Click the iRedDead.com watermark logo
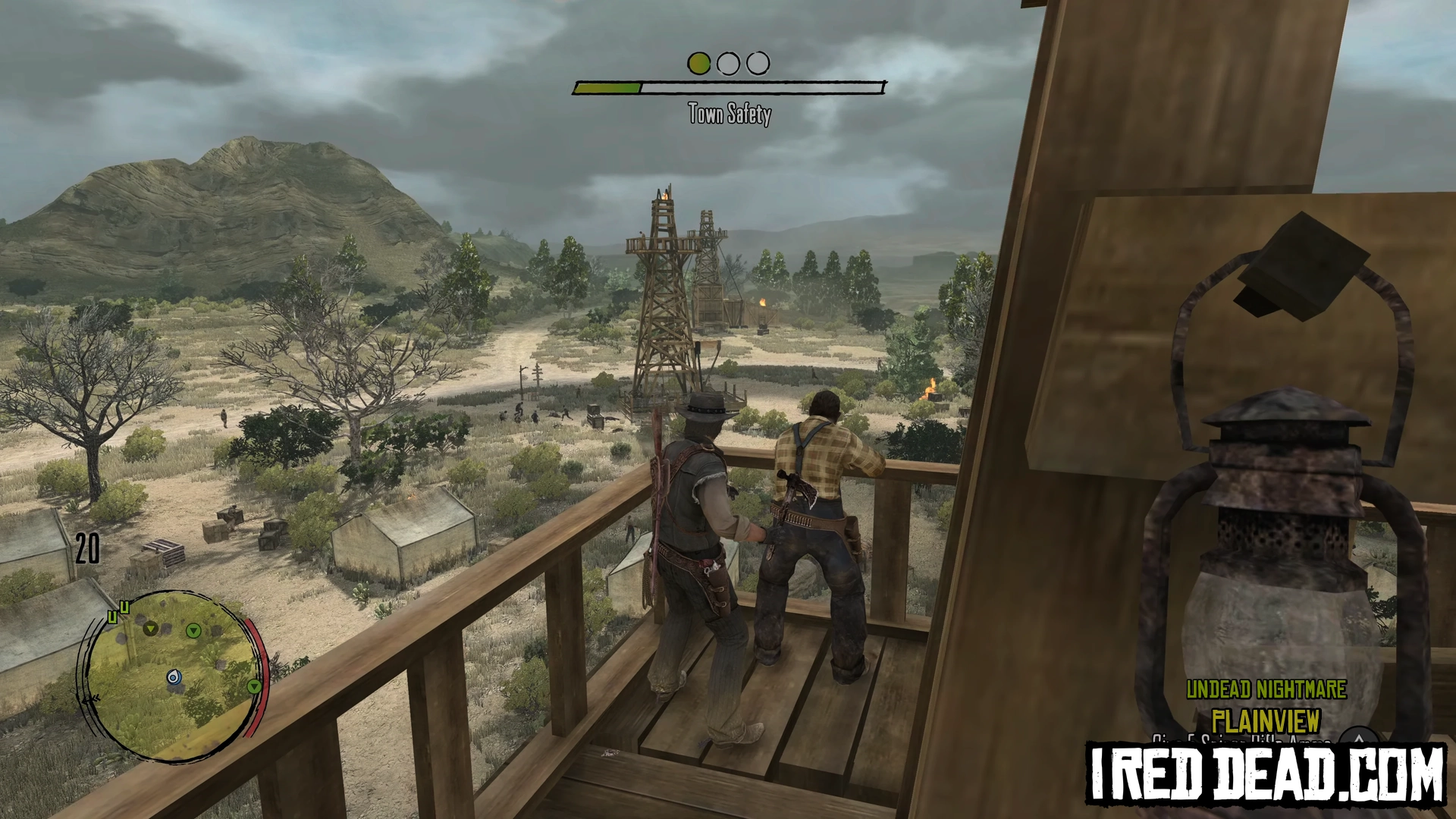This screenshot has width=1456, height=819. (x=1266, y=773)
